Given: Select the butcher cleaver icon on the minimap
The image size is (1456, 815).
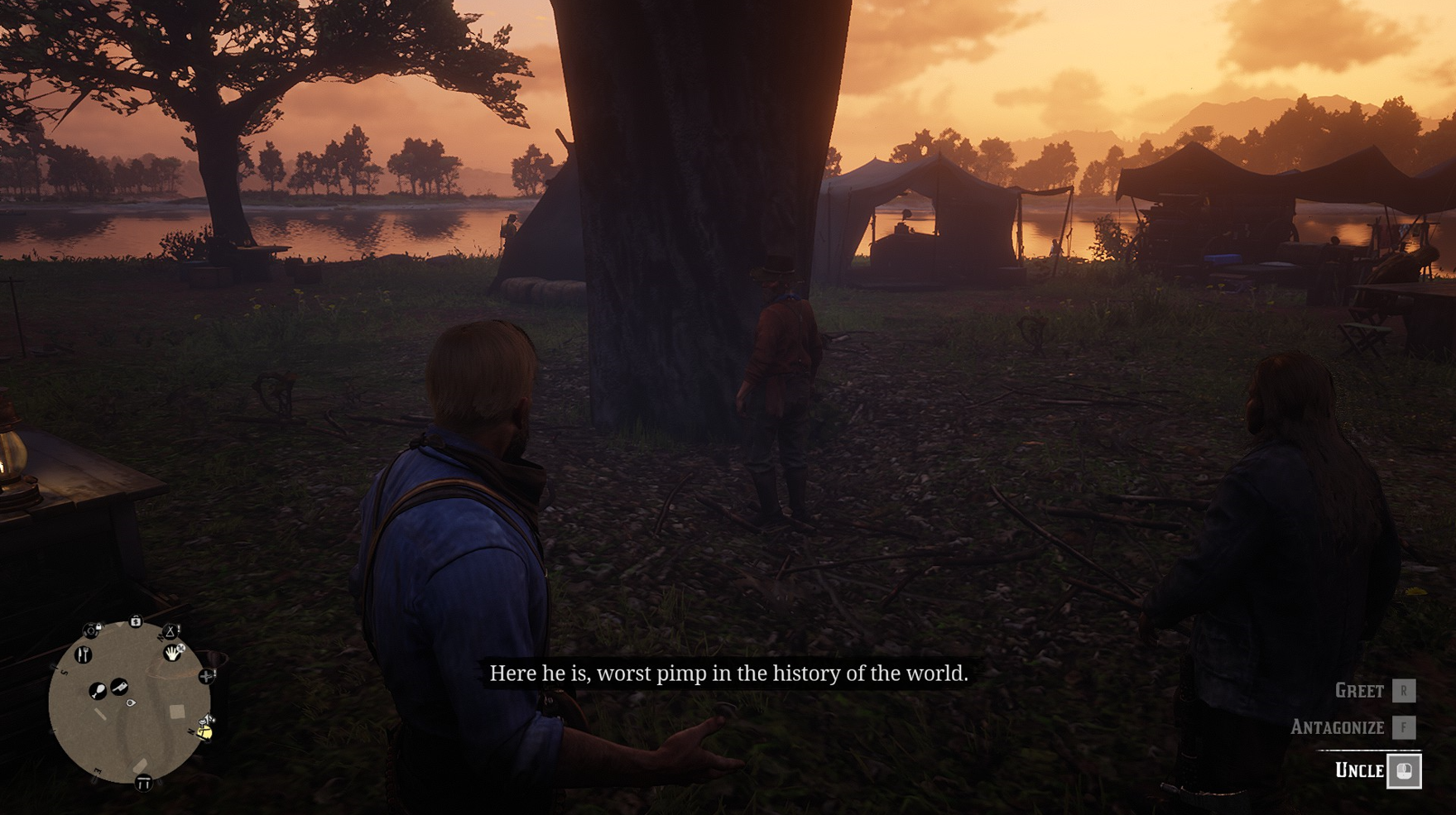Looking at the screenshot, I should [x=119, y=687].
